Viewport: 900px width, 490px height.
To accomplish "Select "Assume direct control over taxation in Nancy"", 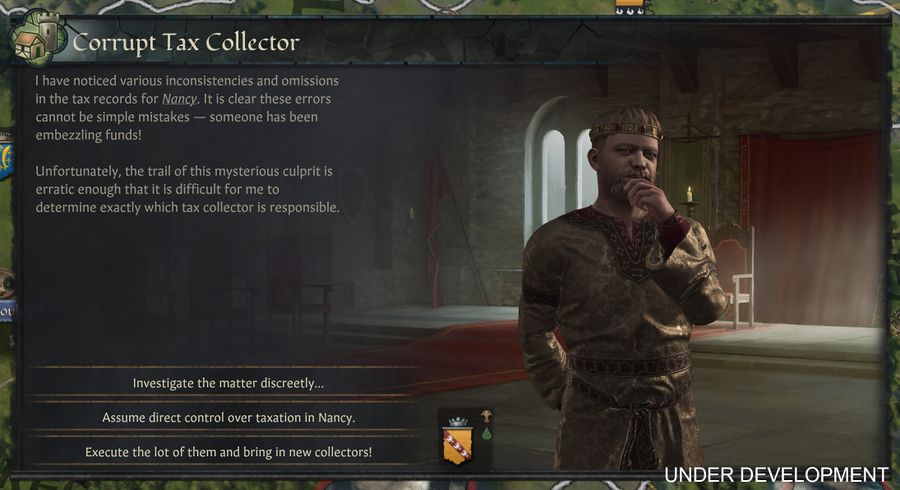I will coord(228,417).
